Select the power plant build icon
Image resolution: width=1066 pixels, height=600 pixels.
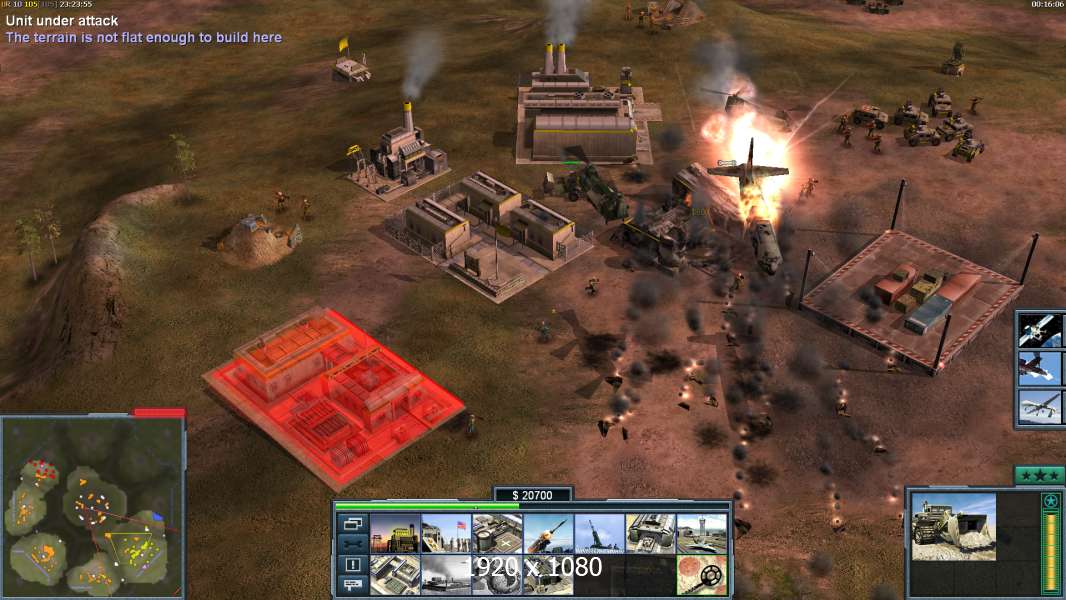[395, 533]
